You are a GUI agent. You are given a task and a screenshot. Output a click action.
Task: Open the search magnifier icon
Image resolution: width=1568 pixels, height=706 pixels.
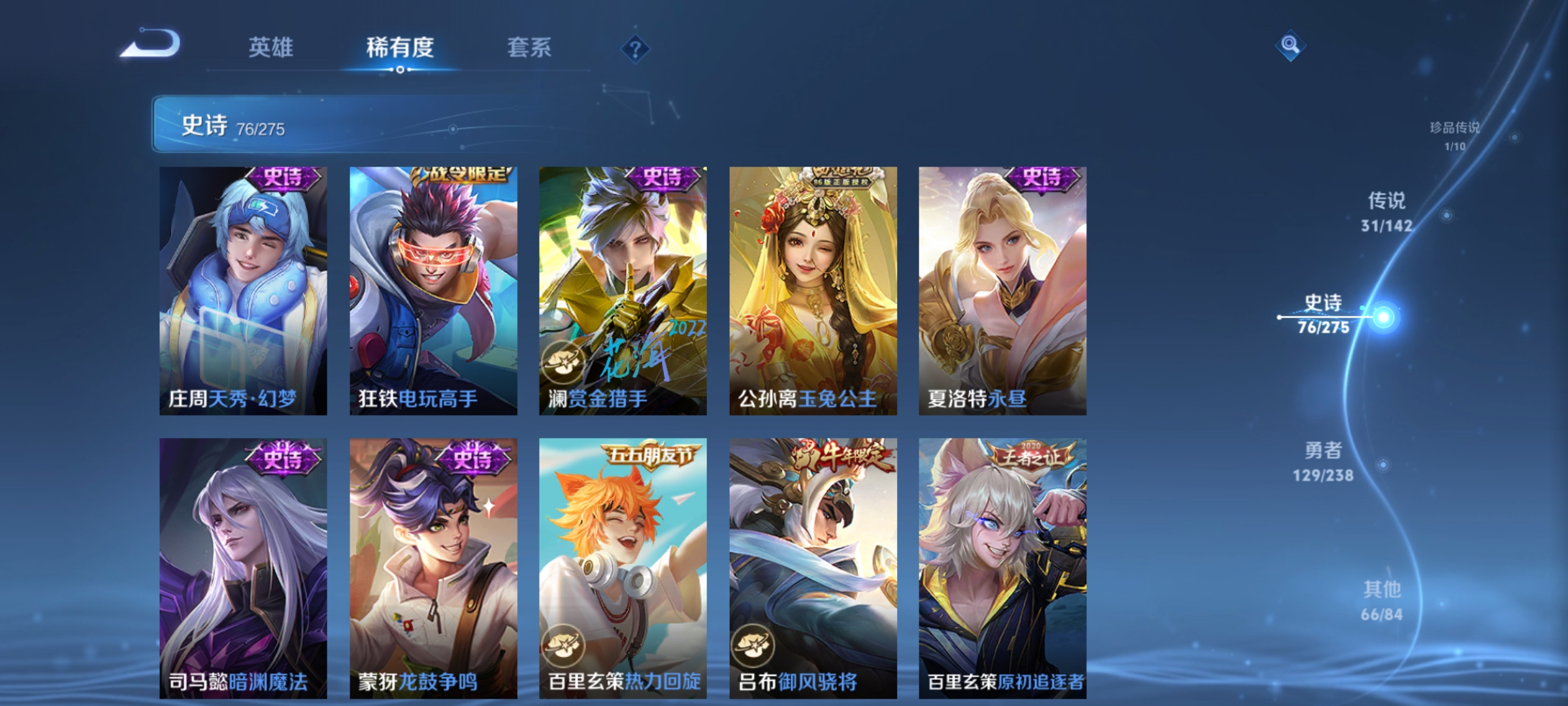pos(1289,46)
